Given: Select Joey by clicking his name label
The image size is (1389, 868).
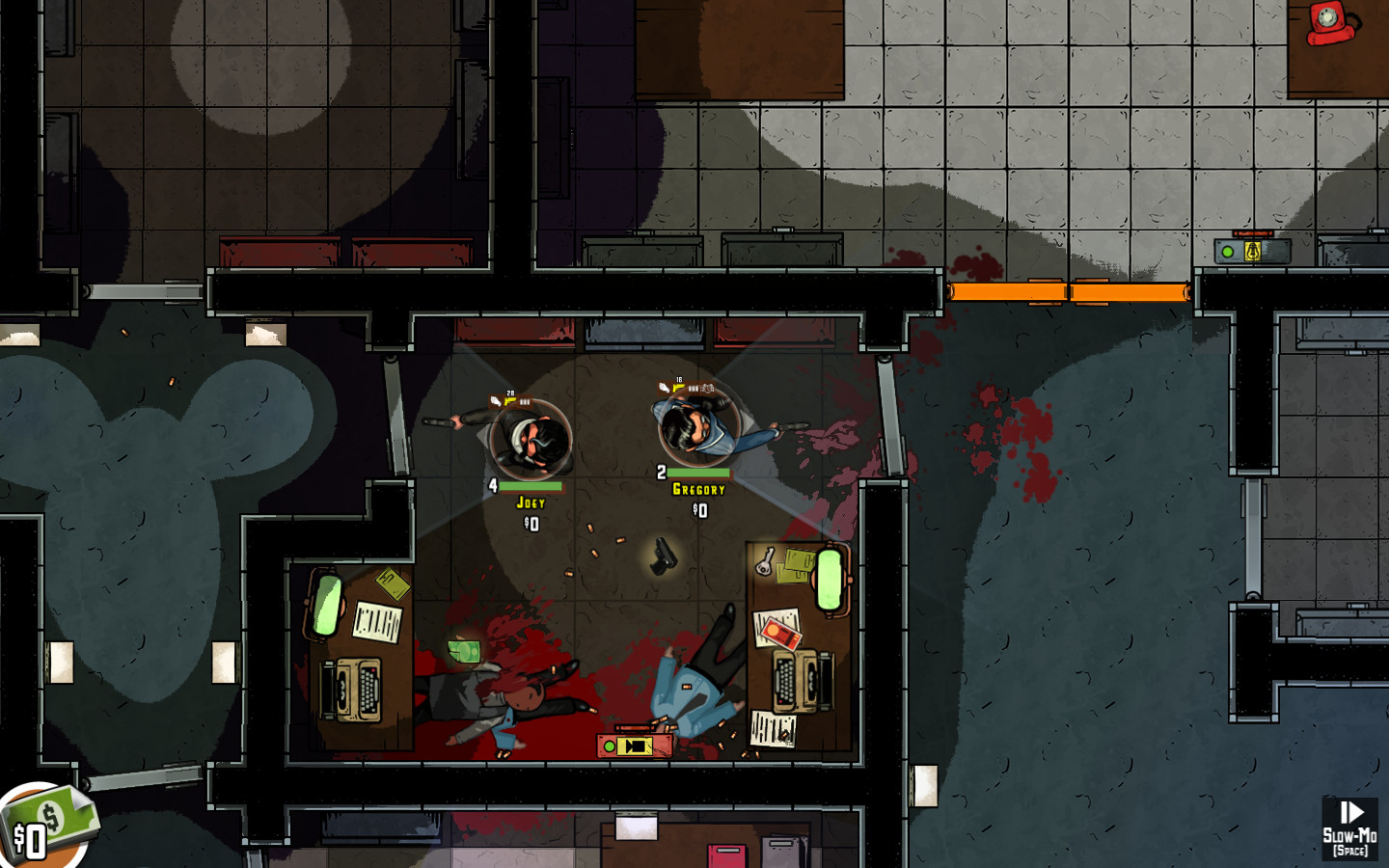Looking at the screenshot, I should 529,502.
